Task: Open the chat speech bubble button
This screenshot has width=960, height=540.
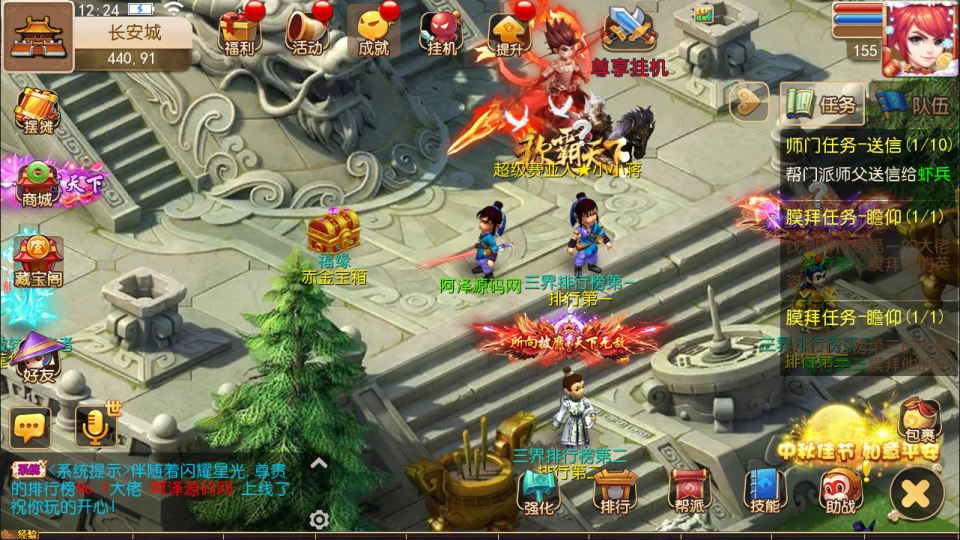Action: [30, 427]
